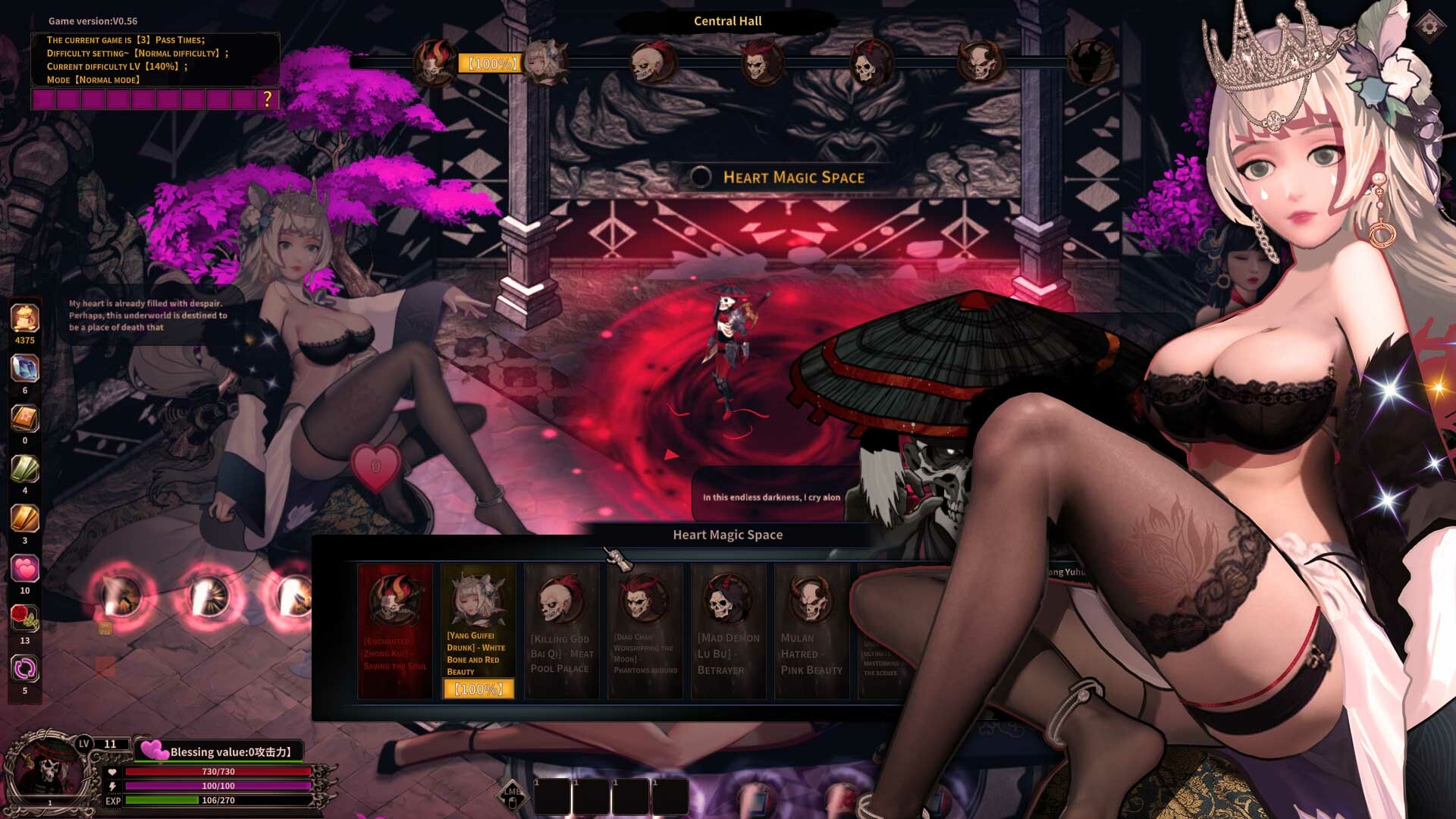
Task: Click the question mark help button
Action: point(267,97)
